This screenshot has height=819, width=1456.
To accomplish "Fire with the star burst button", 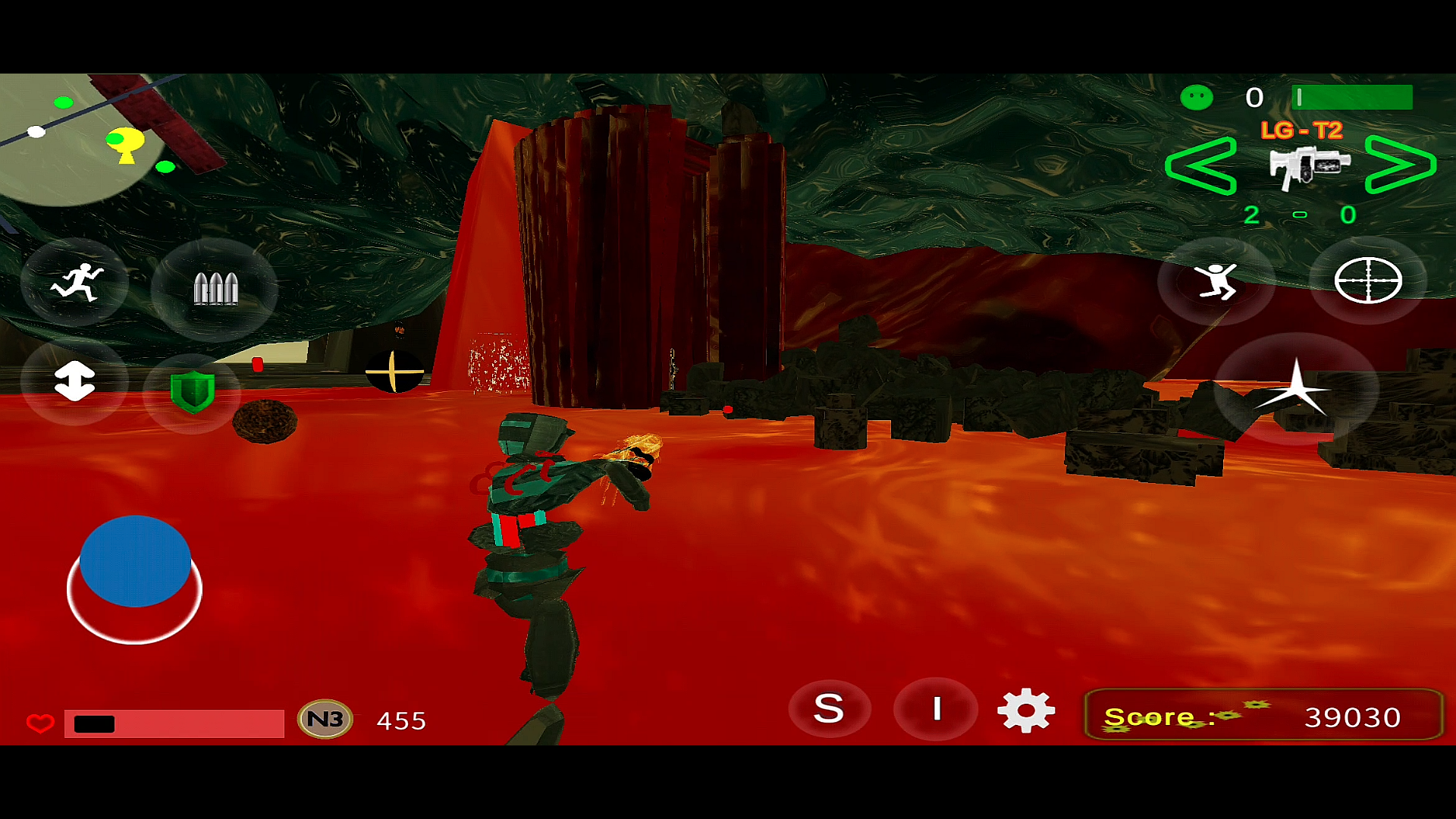I will tap(1296, 390).
